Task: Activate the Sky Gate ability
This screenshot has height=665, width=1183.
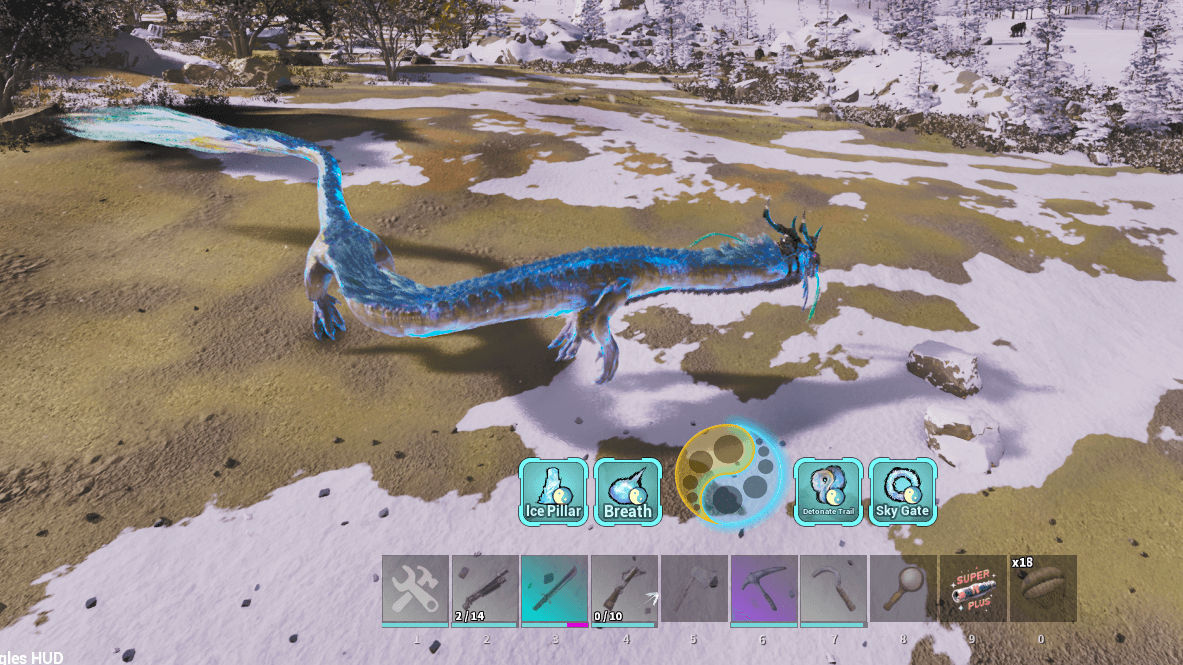Action: pyautogui.click(x=902, y=491)
